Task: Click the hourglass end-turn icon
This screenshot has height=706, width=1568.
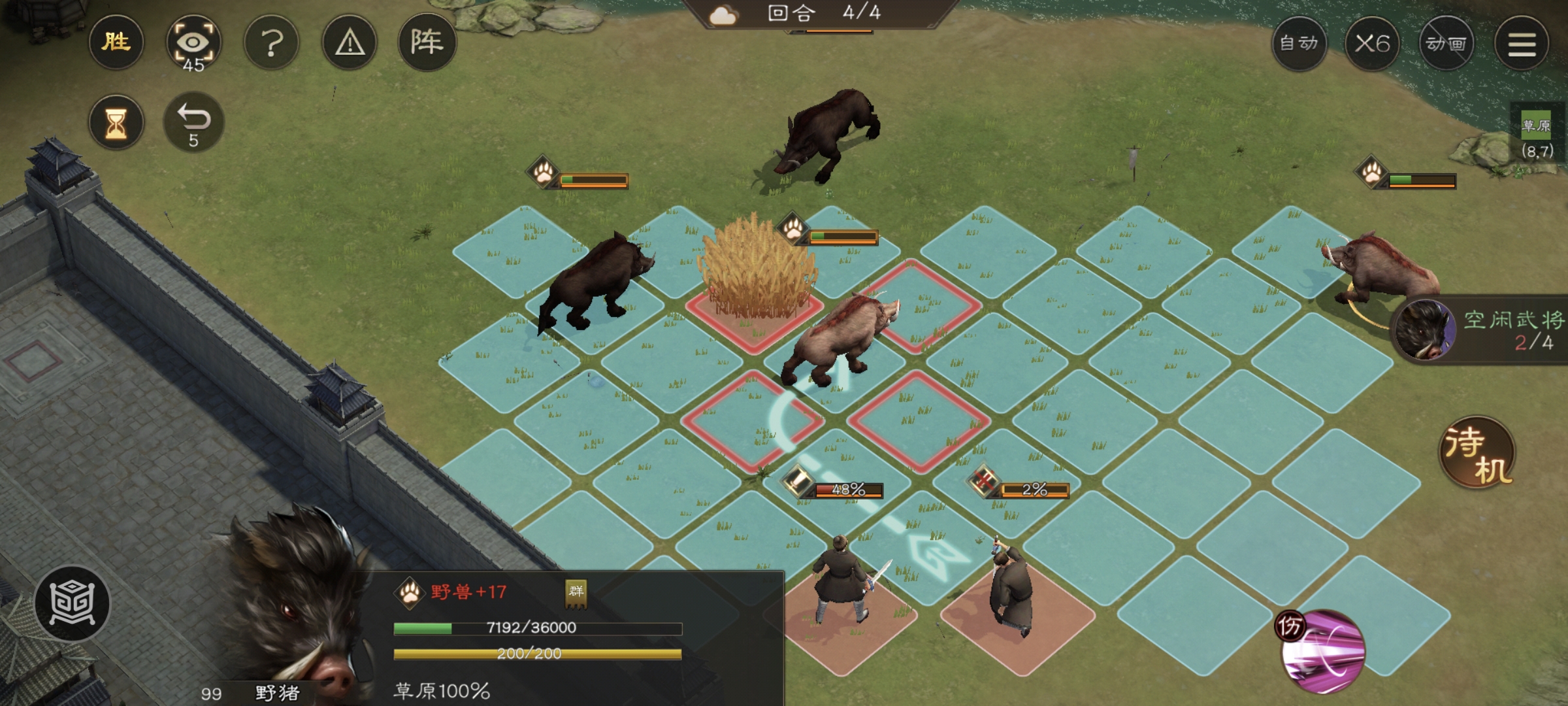Action: tap(116, 123)
